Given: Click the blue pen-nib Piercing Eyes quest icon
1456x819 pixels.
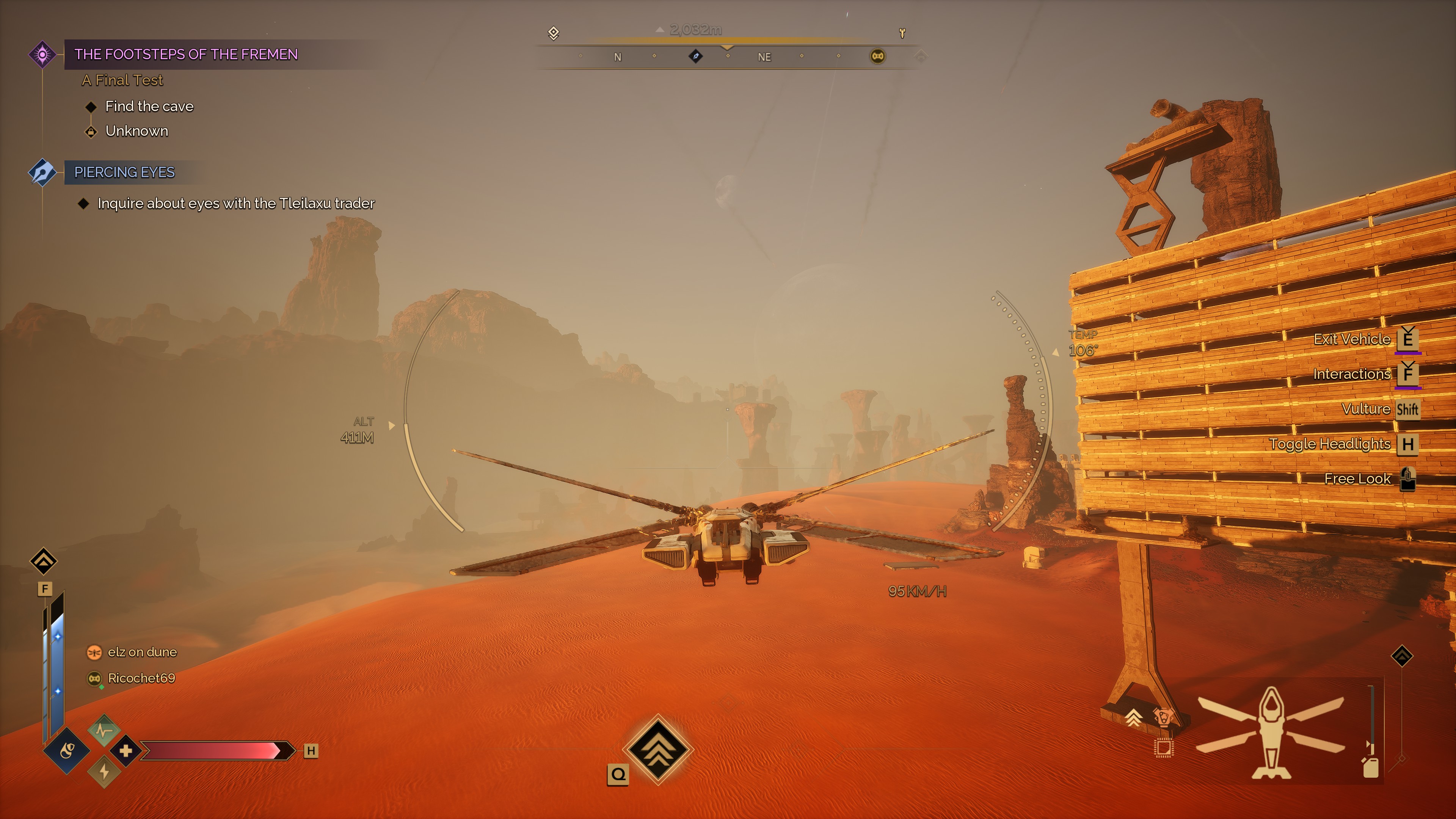Looking at the screenshot, I should [42, 172].
